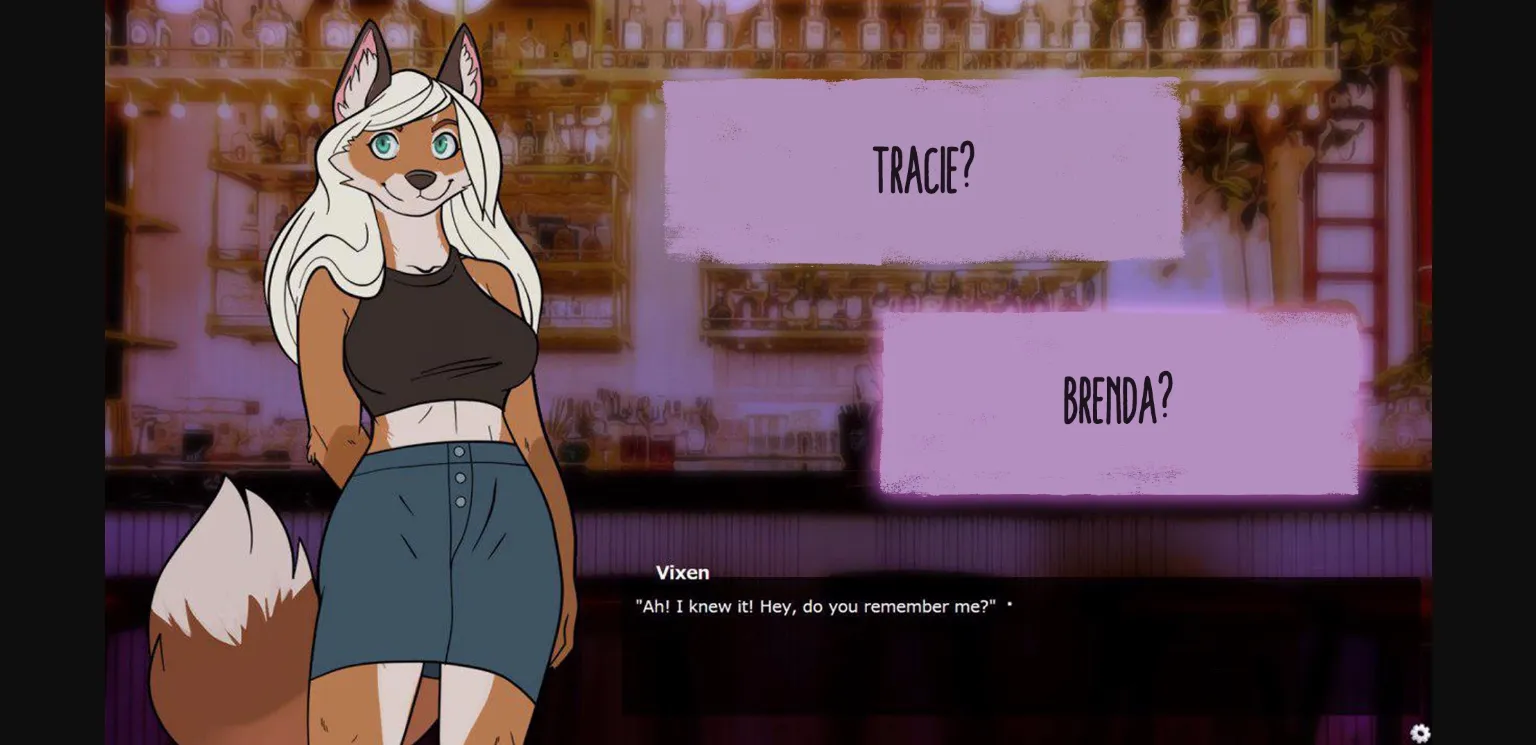Viewport: 1536px width, 745px height.
Task: Select the settings cog below the dialogue box
Action: pos(1419,732)
